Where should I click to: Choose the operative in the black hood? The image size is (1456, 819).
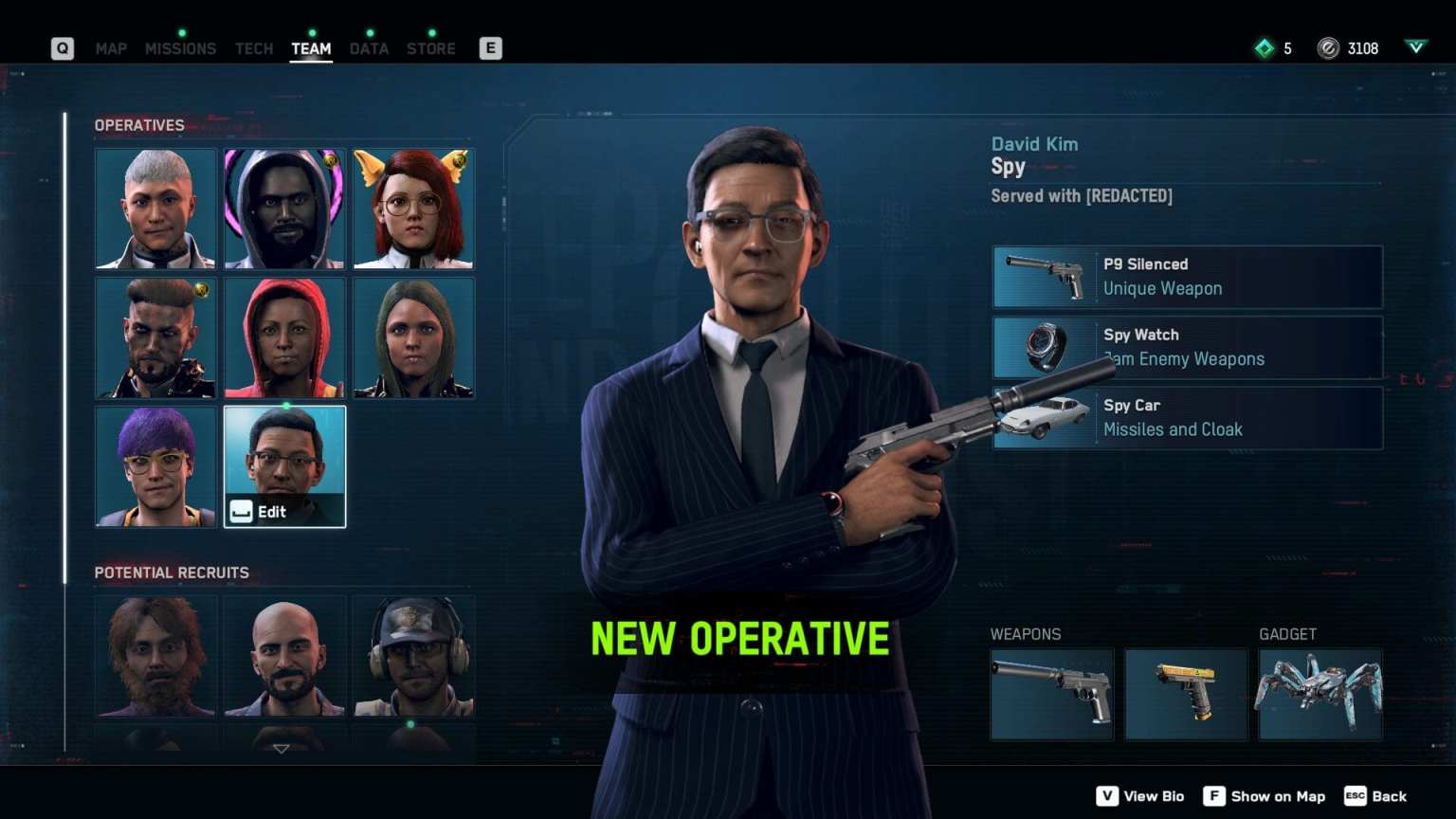coord(284,209)
